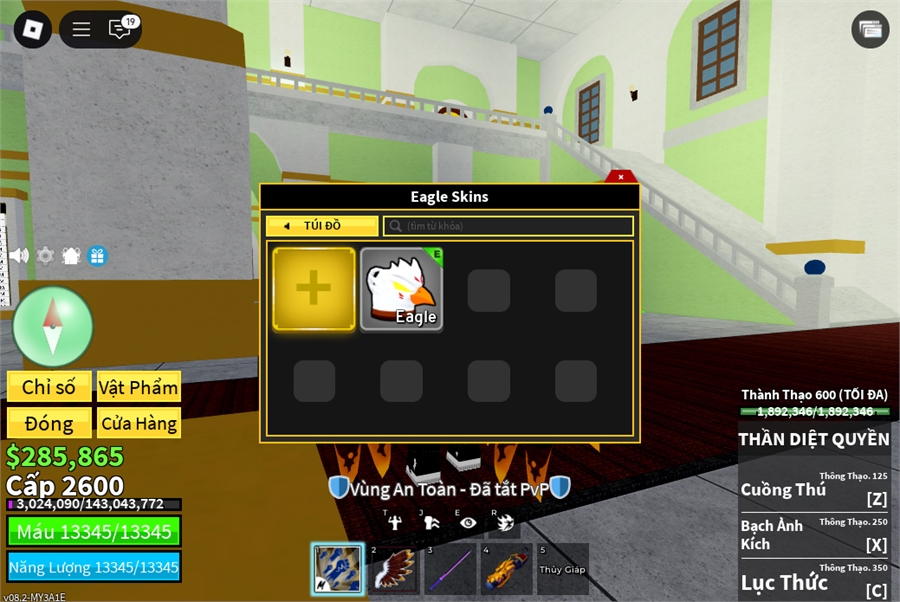Viewport: 900px width, 602px height.
Task: Open settings via the gear icon
Action: pyautogui.click(x=45, y=255)
